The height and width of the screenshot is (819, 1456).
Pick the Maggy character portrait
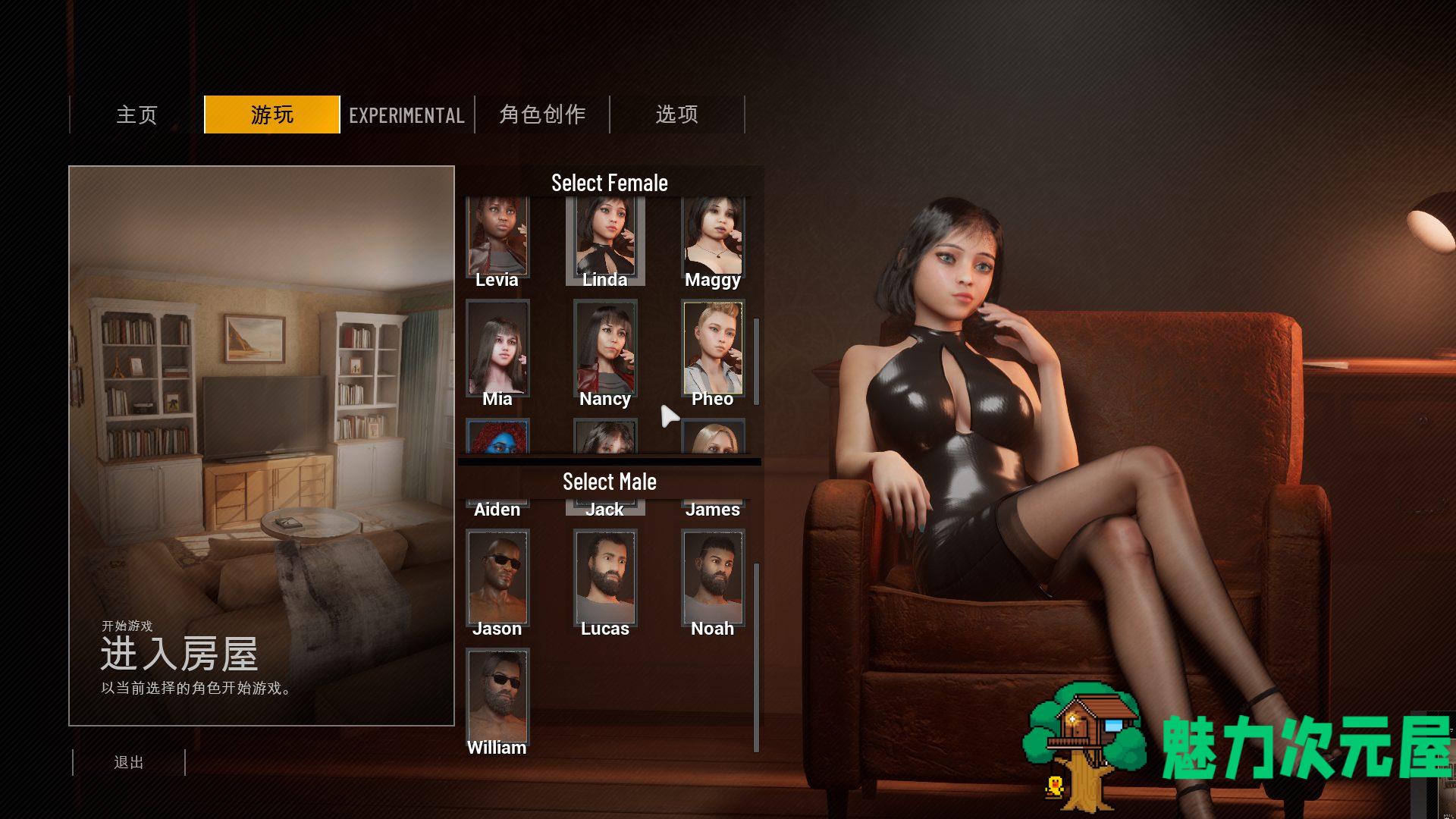713,239
